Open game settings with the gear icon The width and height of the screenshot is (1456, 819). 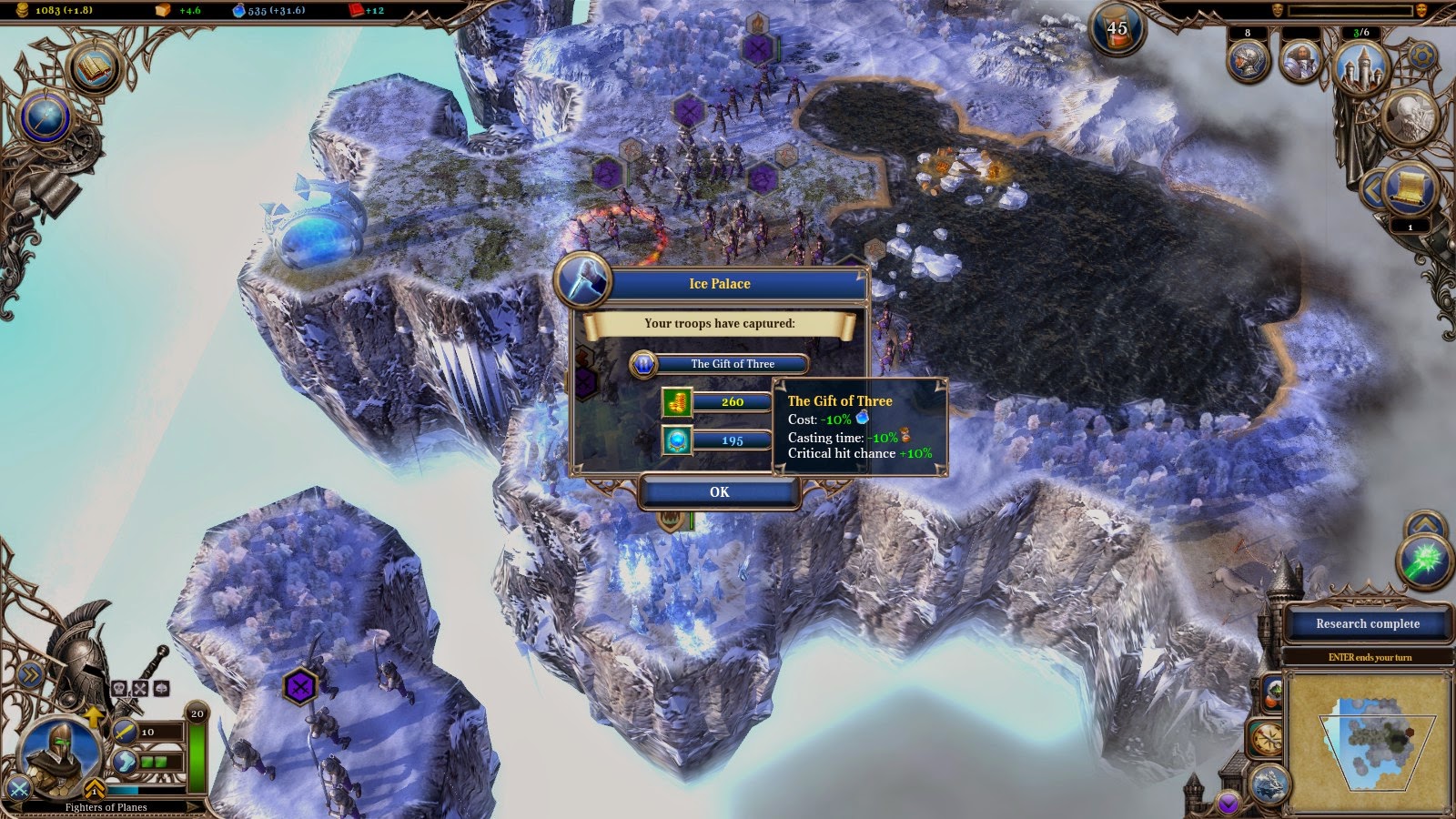(x=1421, y=56)
